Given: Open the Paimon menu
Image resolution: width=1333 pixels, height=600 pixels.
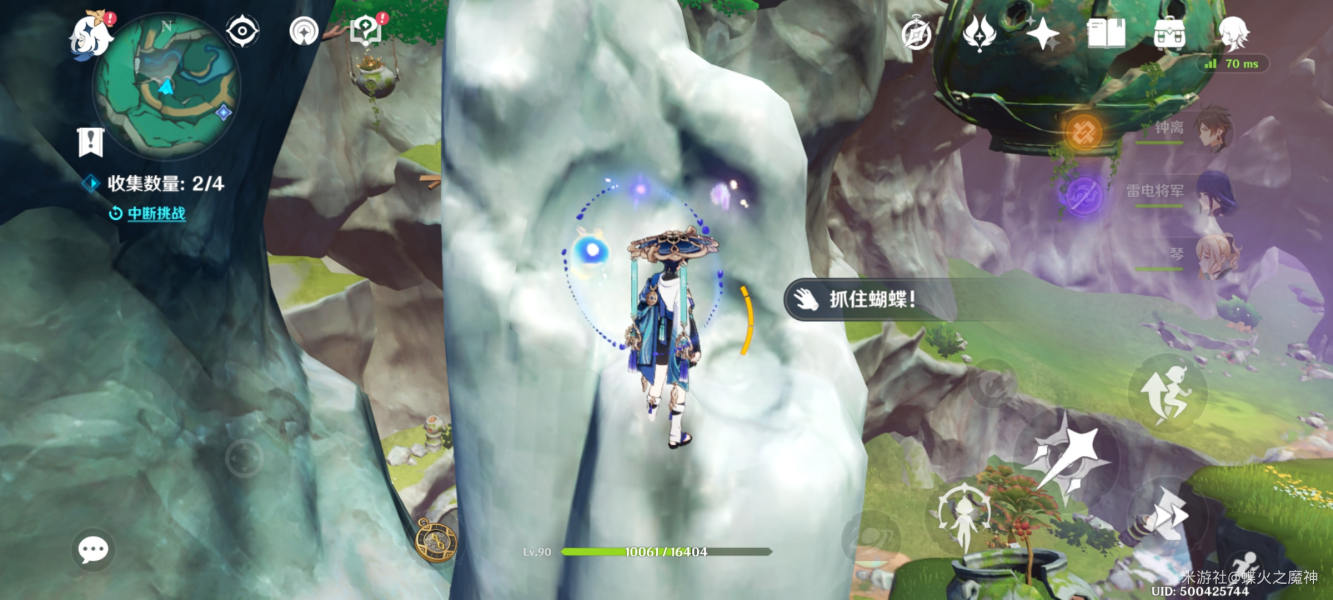Looking at the screenshot, I should click(91, 36).
